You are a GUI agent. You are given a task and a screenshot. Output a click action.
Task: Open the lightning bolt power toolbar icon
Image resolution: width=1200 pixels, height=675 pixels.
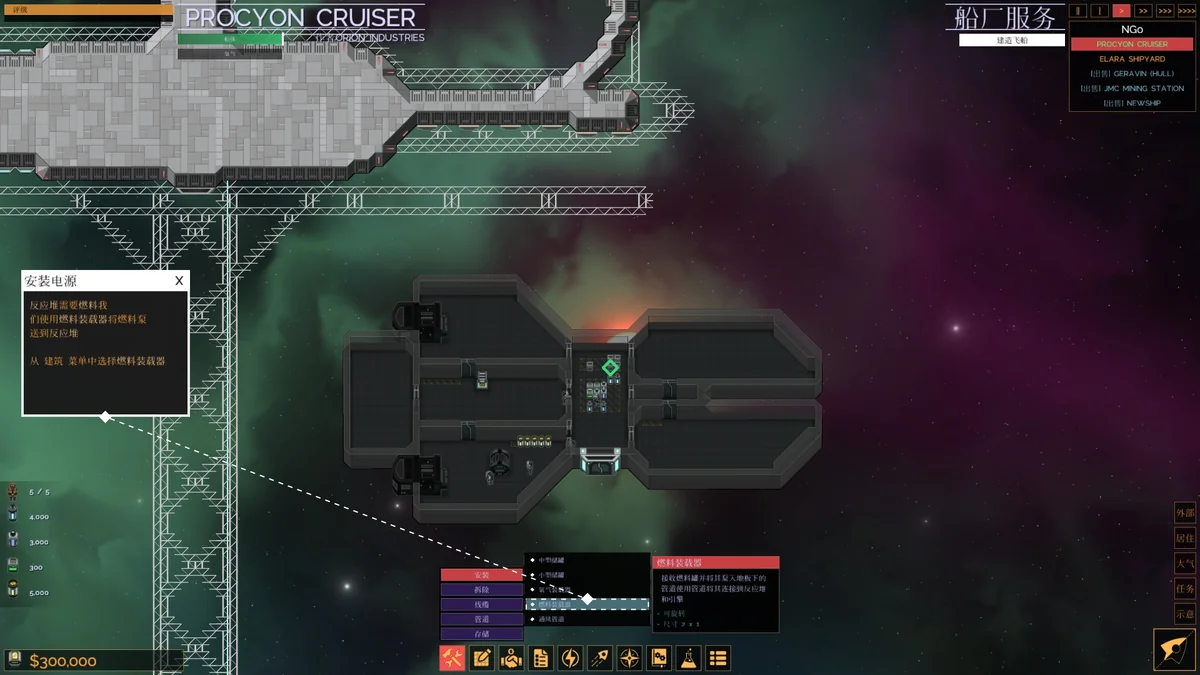(x=570, y=658)
